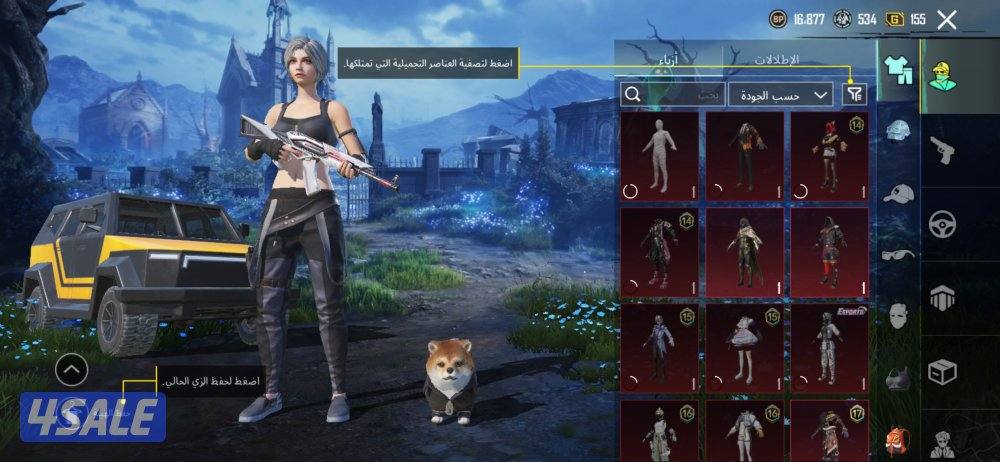Open the owned cosmetics filter button
This screenshot has width=1000, height=462.
tap(854, 94)
